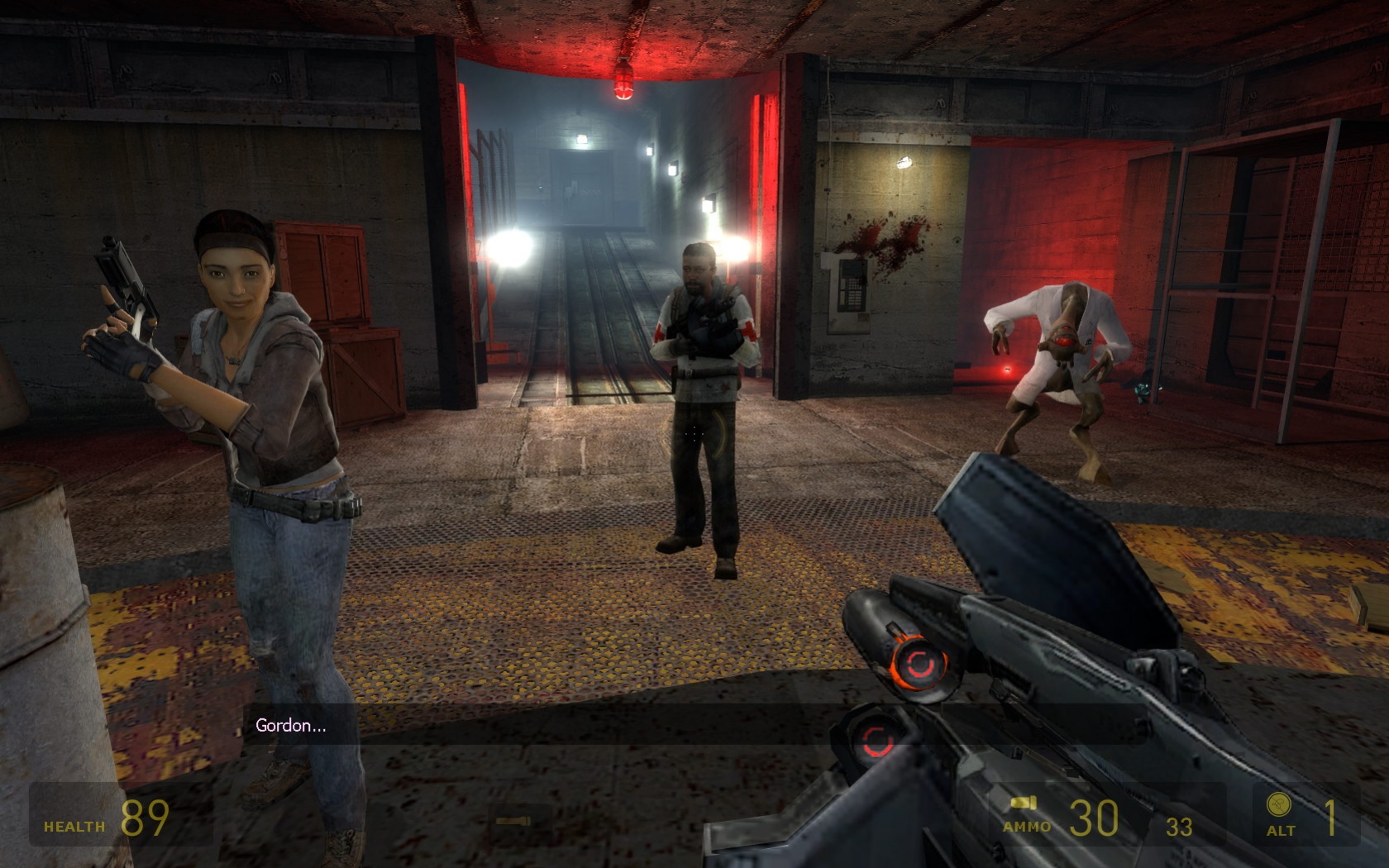
Task: Select the reserve ammo count showing 33
Action: click(x=1180, y=824)
